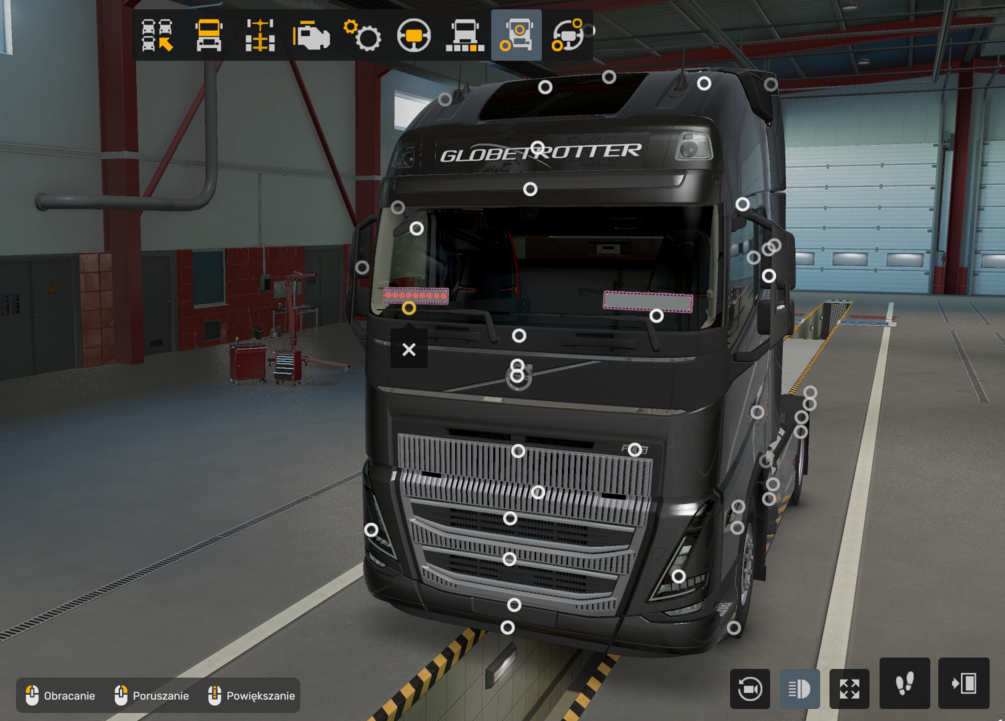Activate the walk-around footsteps mode
The image size is (1005, 721).
coord(905,683)
